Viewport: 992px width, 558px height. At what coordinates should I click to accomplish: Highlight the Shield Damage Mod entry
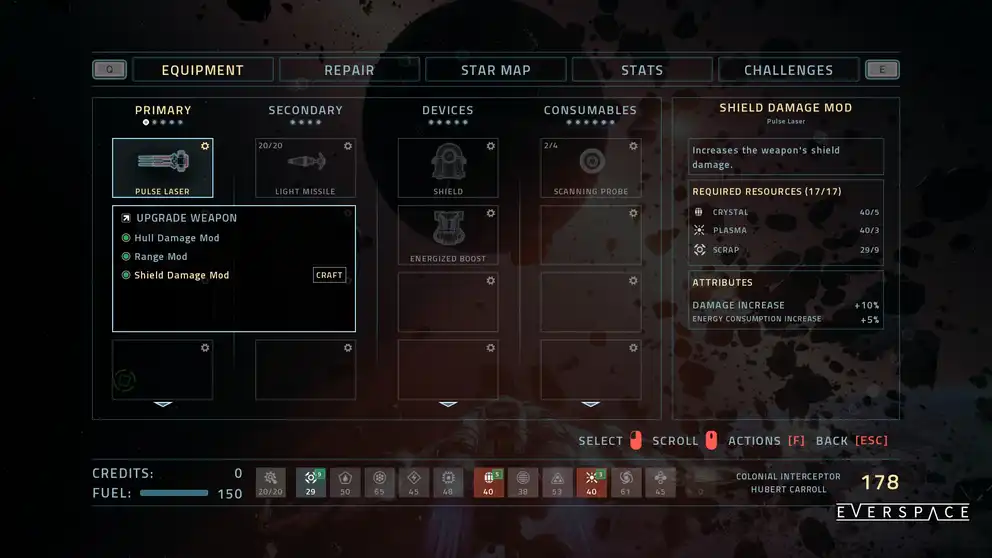pos(181,275)
